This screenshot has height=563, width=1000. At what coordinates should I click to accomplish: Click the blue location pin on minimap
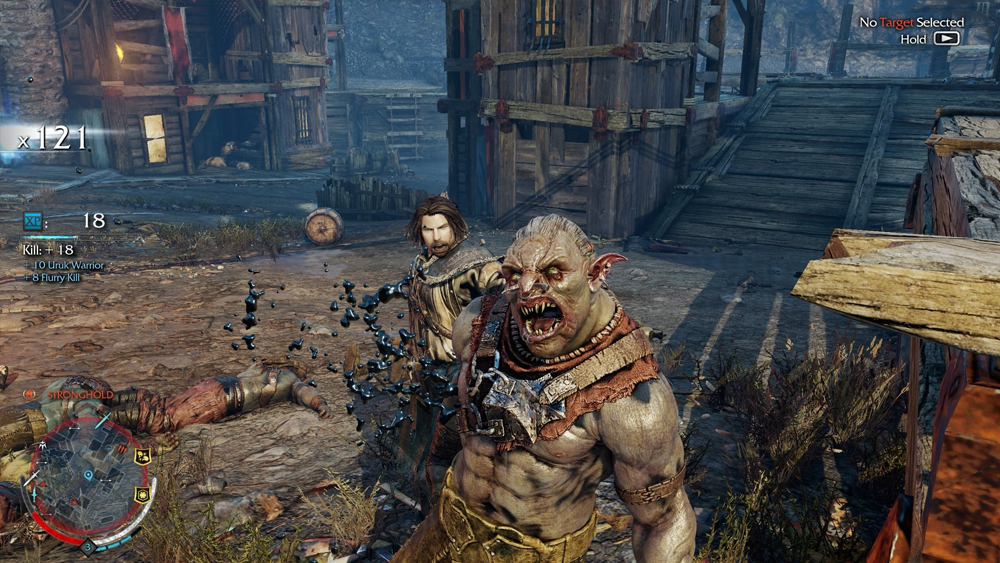(88, 474)
